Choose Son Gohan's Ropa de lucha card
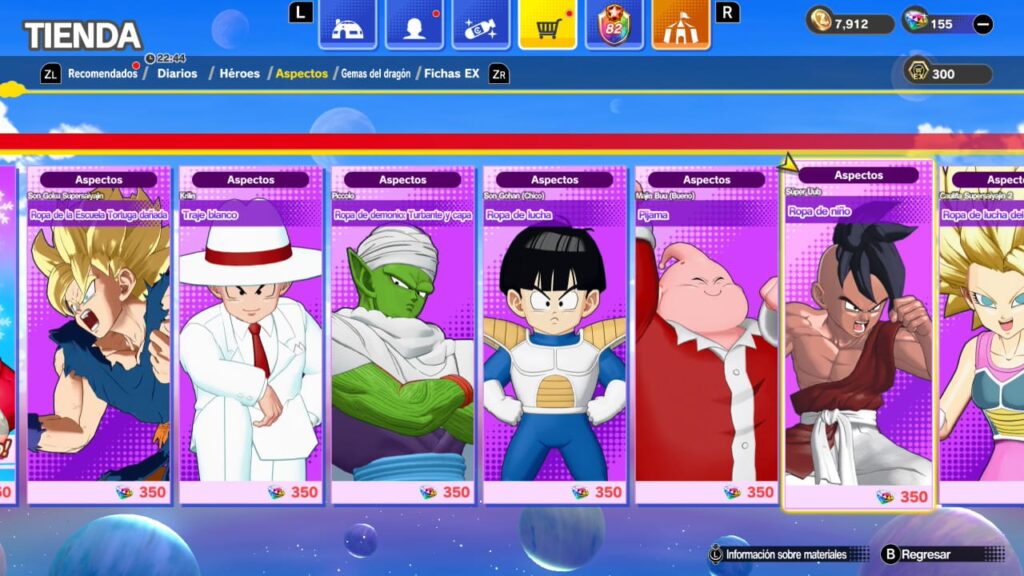Image resolution: width=1024 pixels, height=576 pixels. 555,335
